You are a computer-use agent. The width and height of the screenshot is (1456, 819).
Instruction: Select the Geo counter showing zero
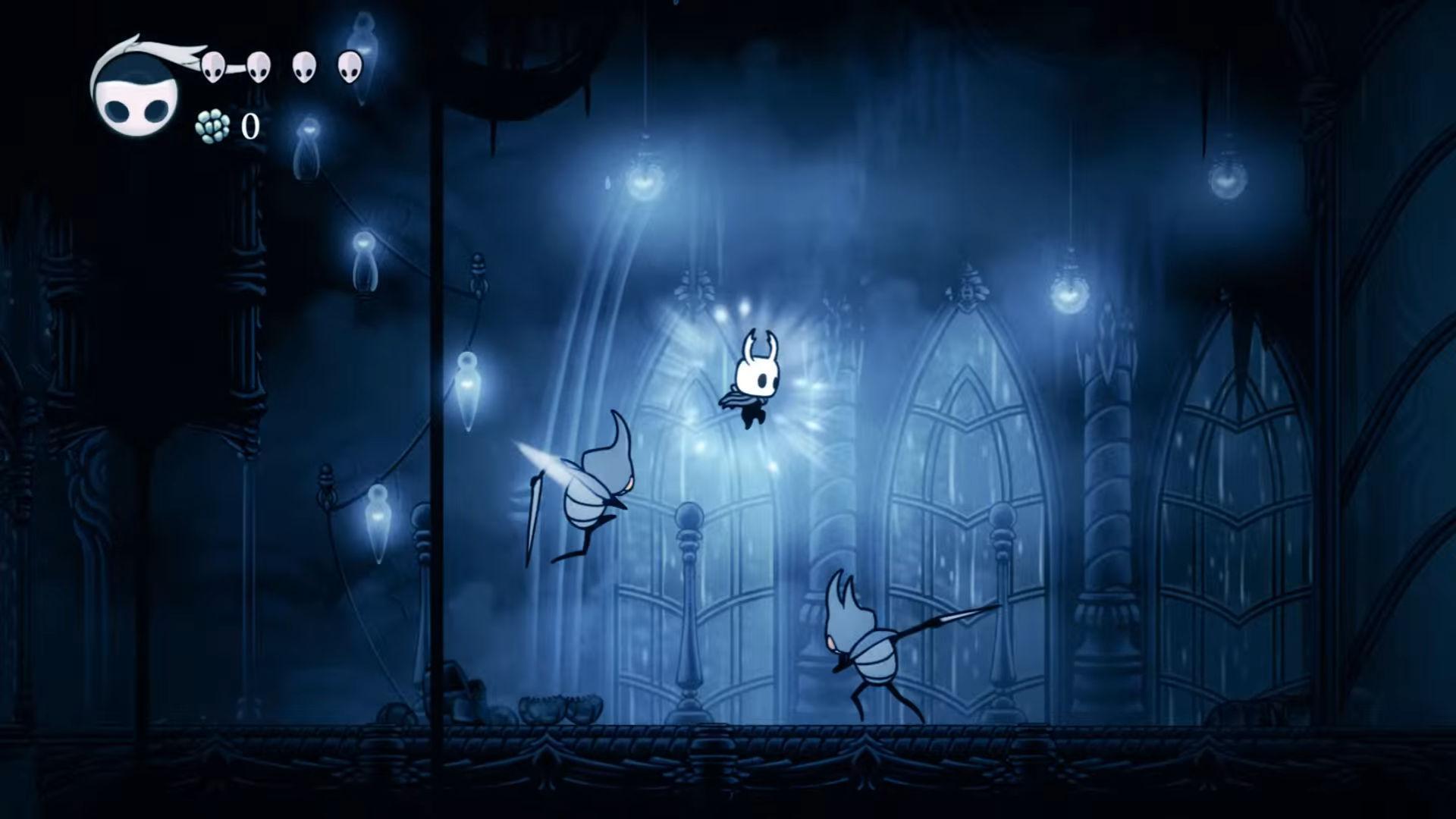(x=250, y=125)
